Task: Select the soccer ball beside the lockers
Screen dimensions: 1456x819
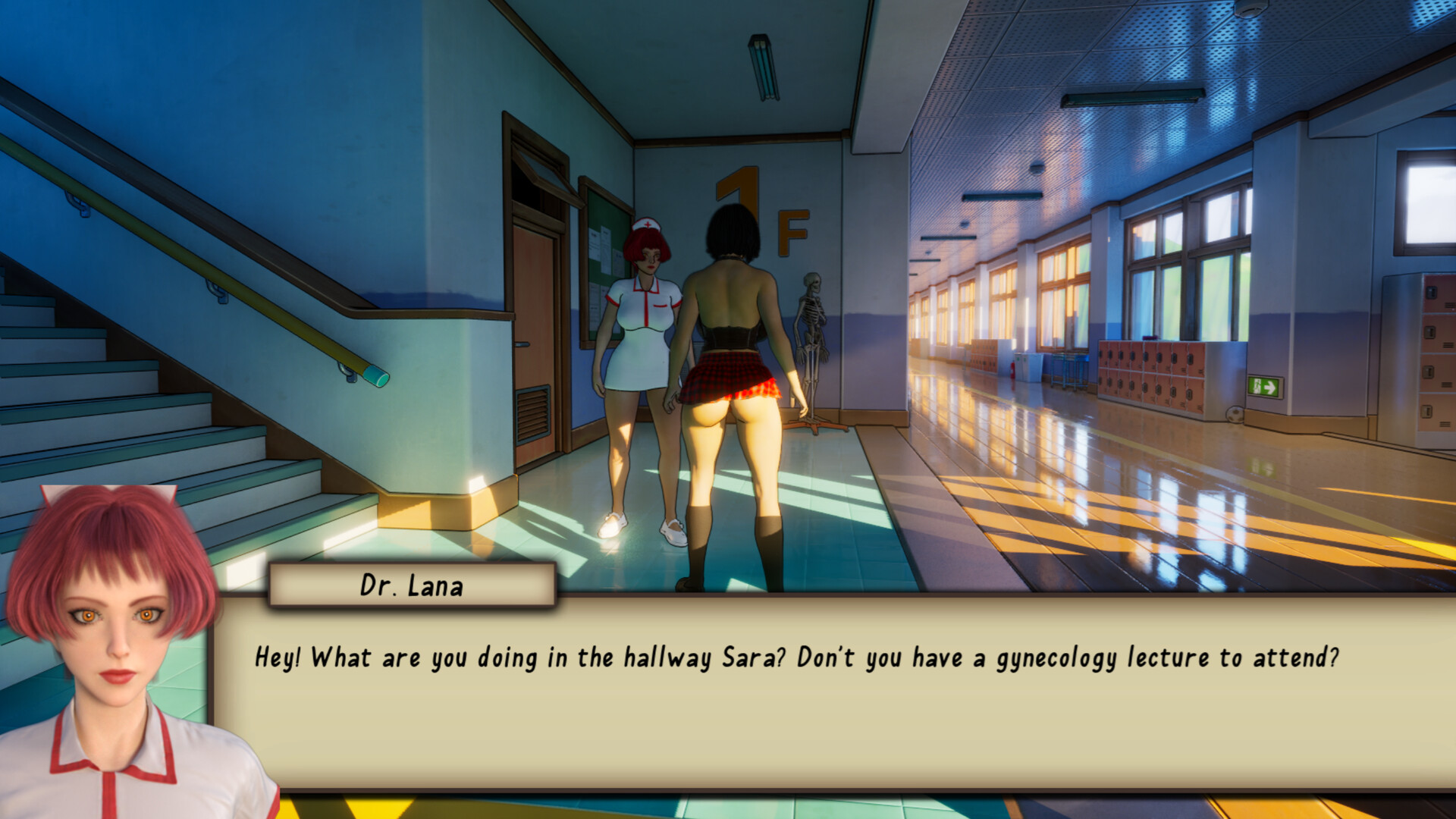Action: [x=1234, y=416]
